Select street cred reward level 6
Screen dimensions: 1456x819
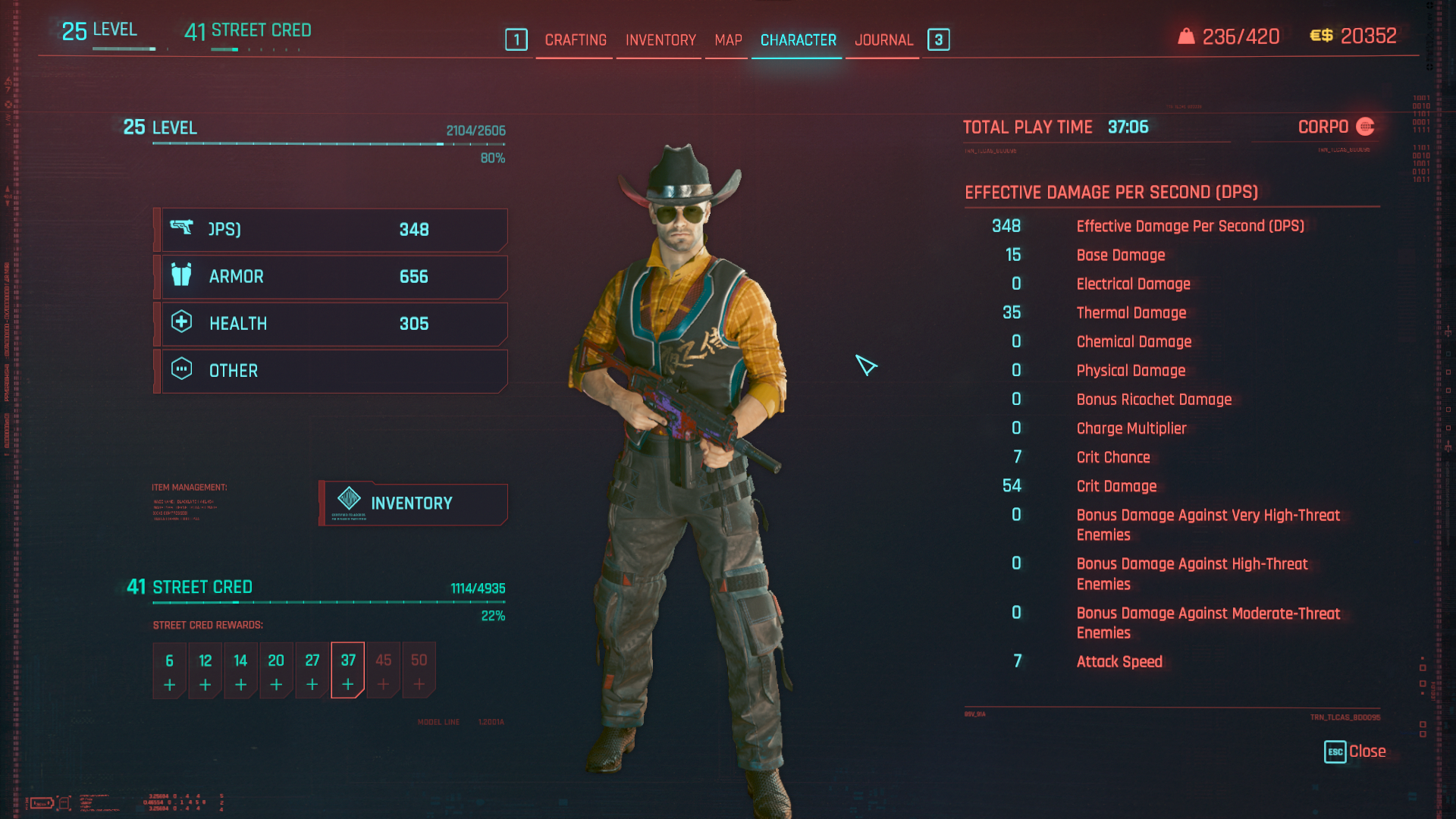[x=169, y=671]
